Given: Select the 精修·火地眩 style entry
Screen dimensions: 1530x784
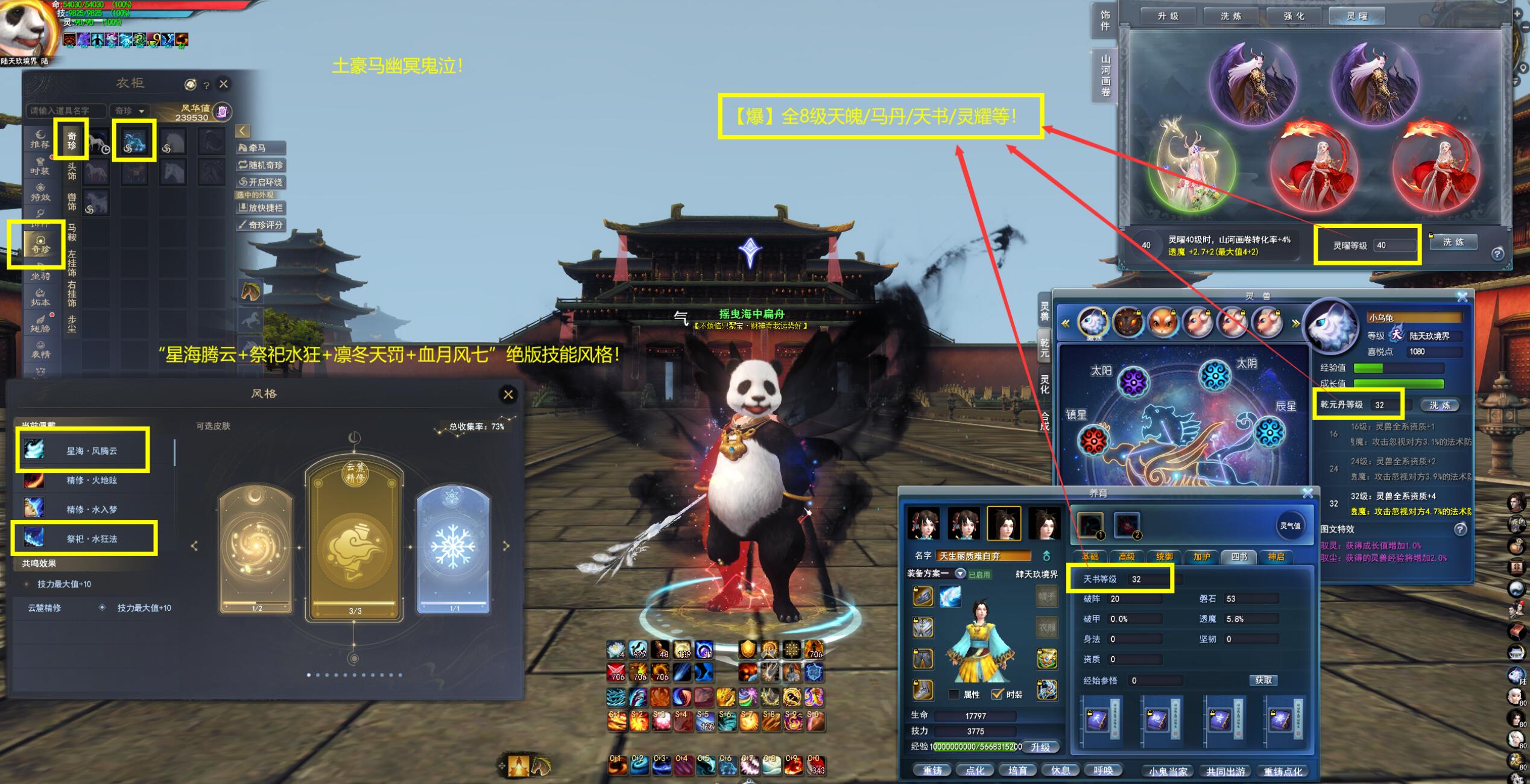Looking at the screenshot, I should click(x=90, y=481).
